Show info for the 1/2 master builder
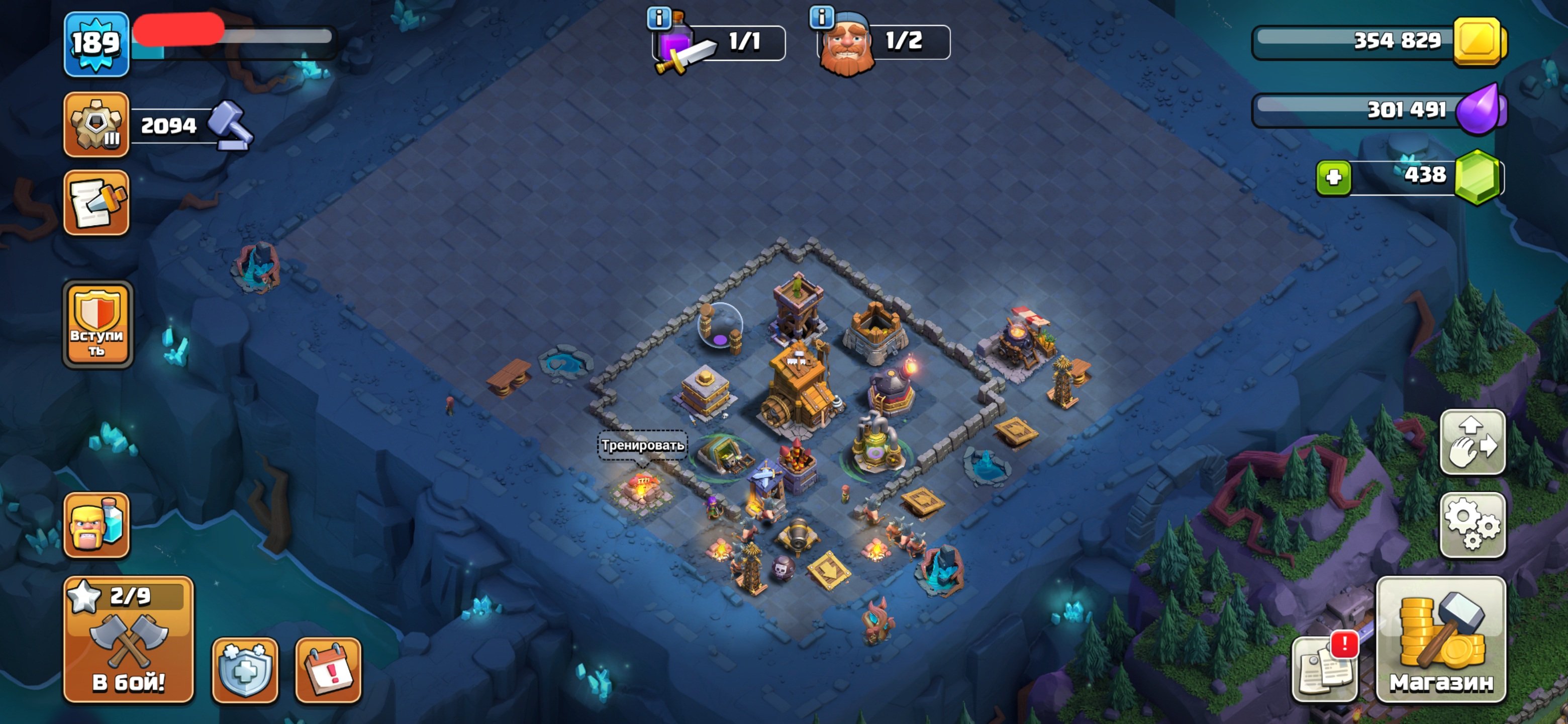Screen dimensions: 1568x724 coord(822,18)
